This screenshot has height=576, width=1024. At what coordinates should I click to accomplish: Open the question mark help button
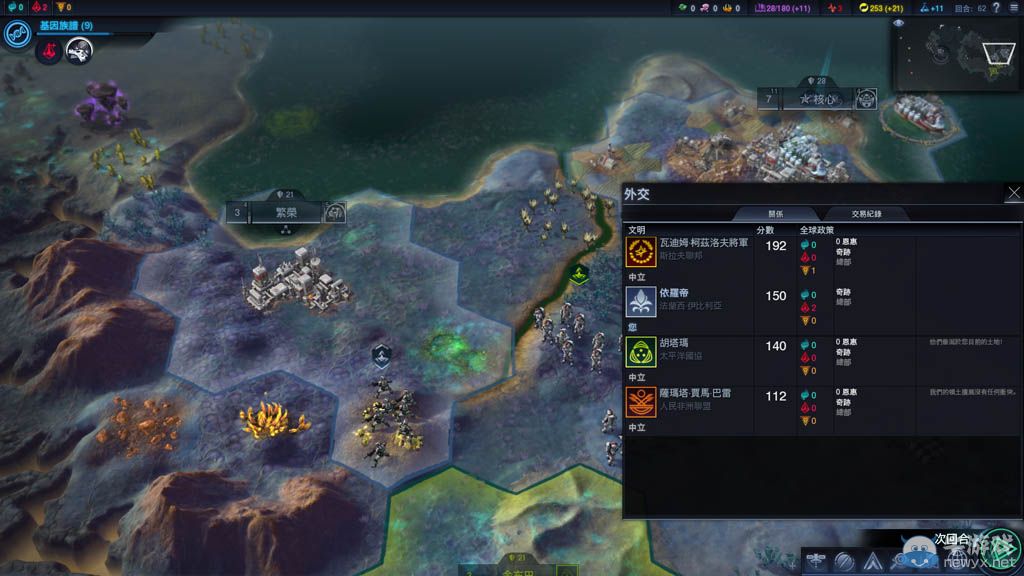pos(996,8)
